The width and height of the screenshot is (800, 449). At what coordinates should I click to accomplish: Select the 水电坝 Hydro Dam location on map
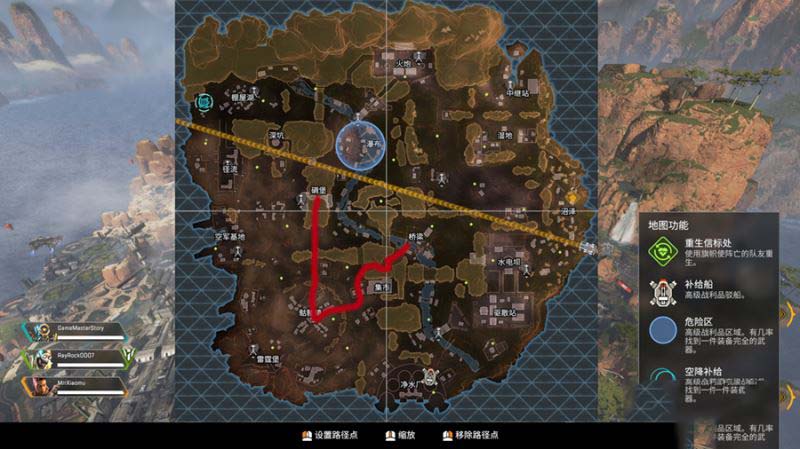[509, 261]
